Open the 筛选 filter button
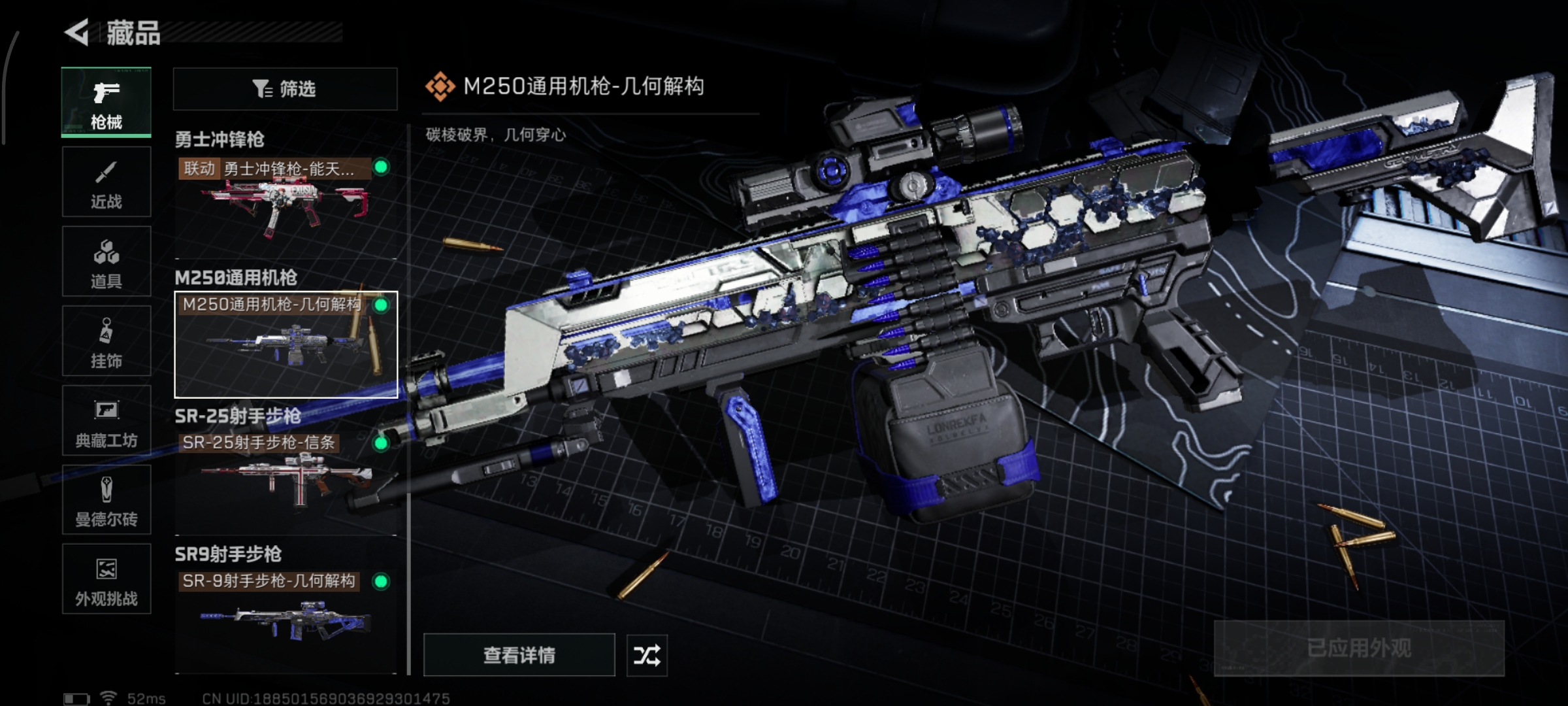Screen dimensions: 1568x706 click(285, 89)
